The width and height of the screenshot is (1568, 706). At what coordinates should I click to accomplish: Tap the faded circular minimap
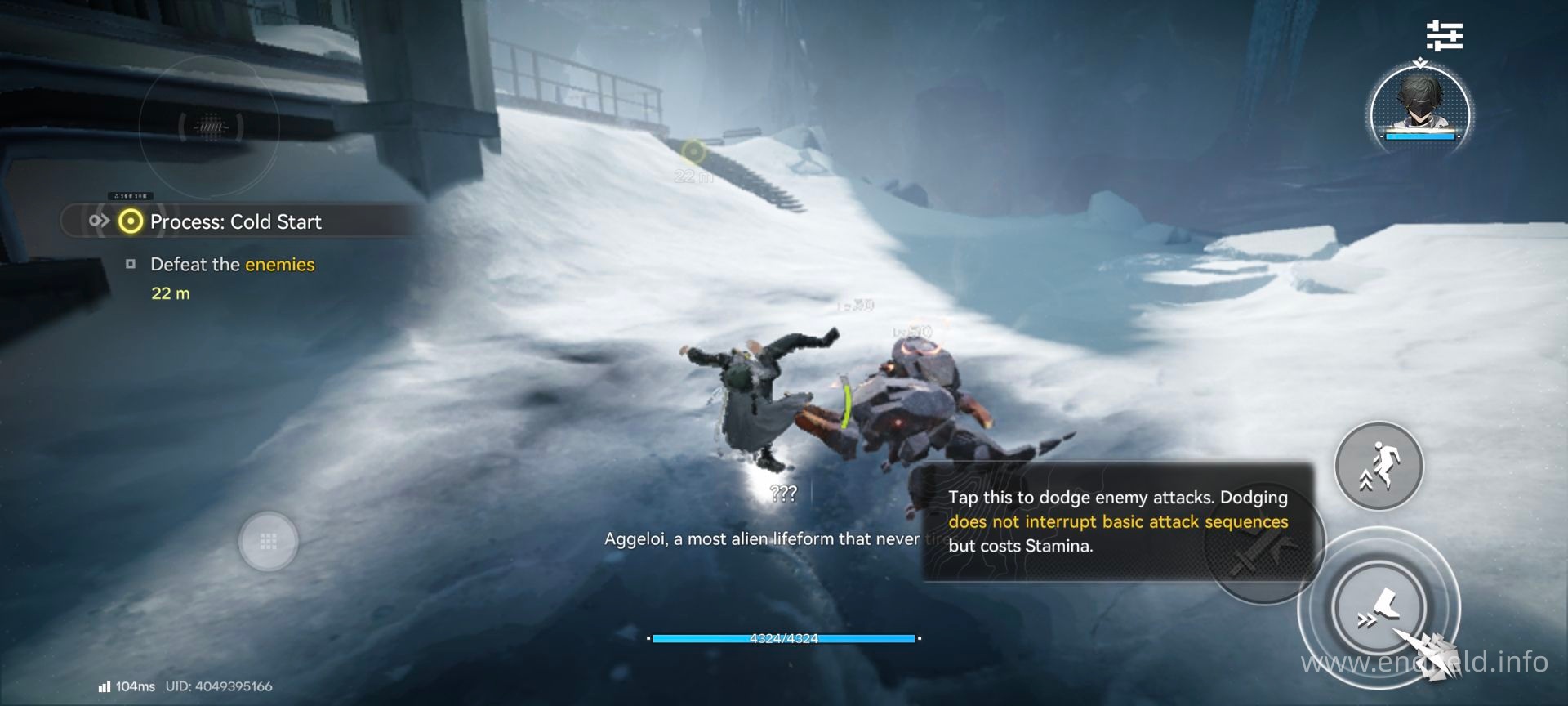pyautogui.click(x=210, y=127)
